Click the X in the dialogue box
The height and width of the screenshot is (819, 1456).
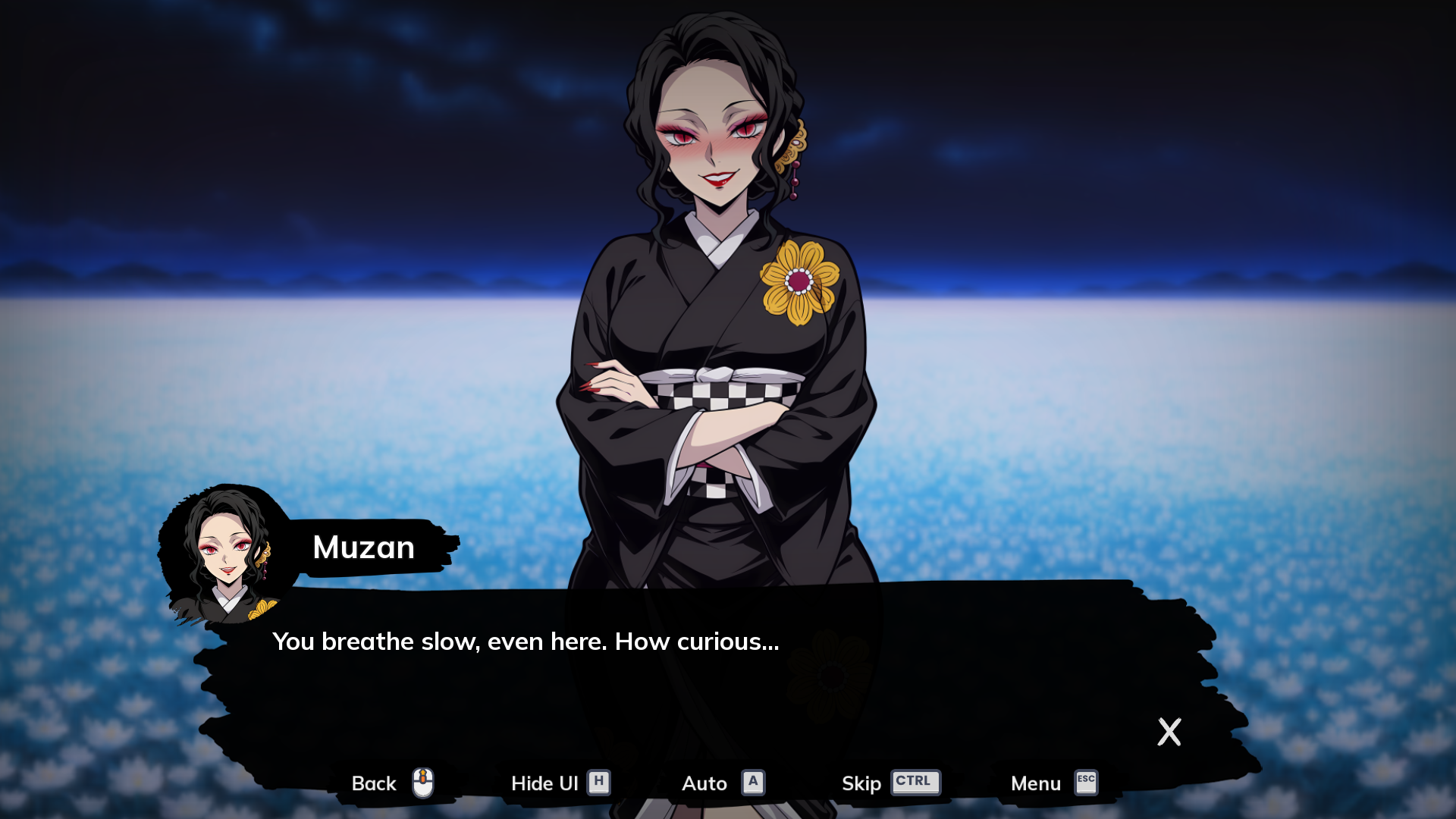[x=1169, y=732]
